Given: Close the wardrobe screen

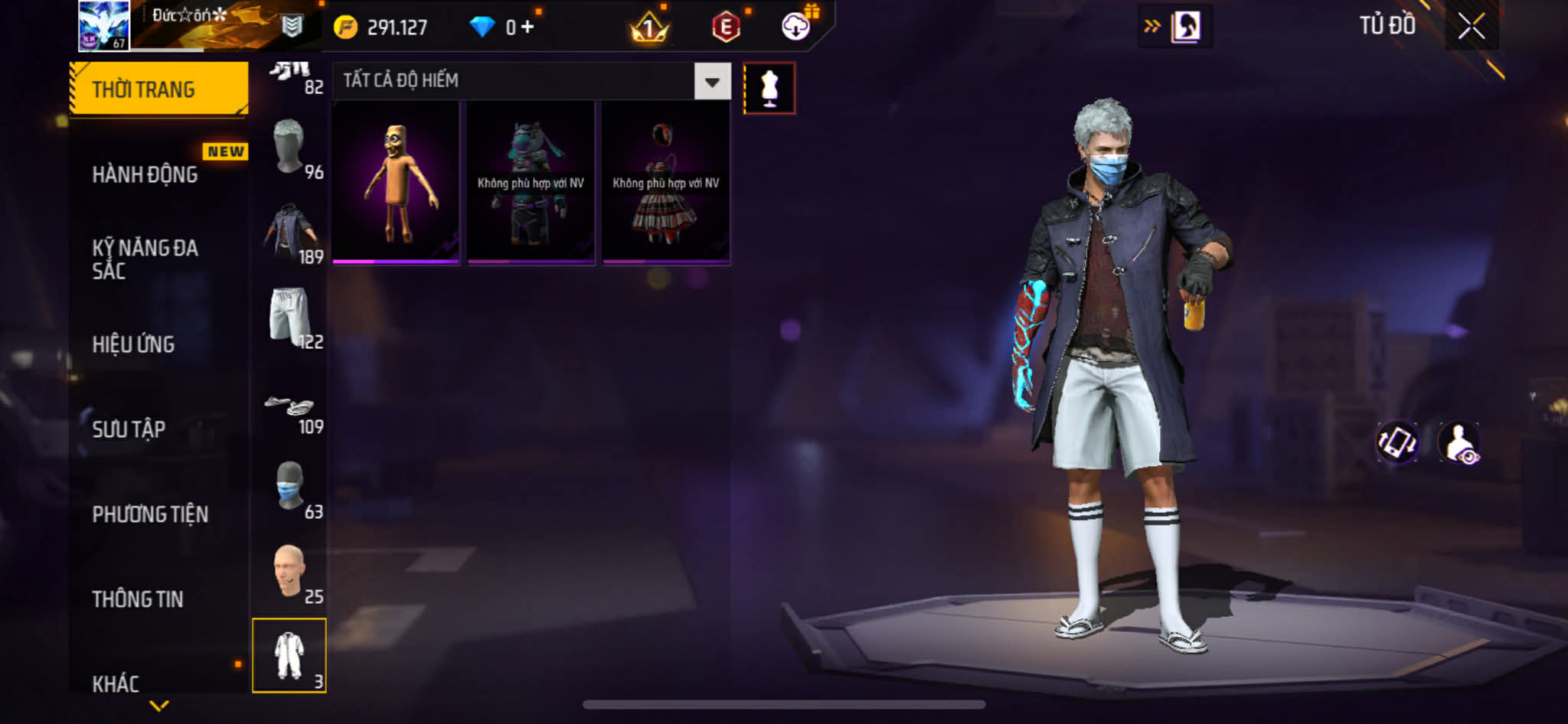Looking at the screenshot, I should (x=1471, y=26).
